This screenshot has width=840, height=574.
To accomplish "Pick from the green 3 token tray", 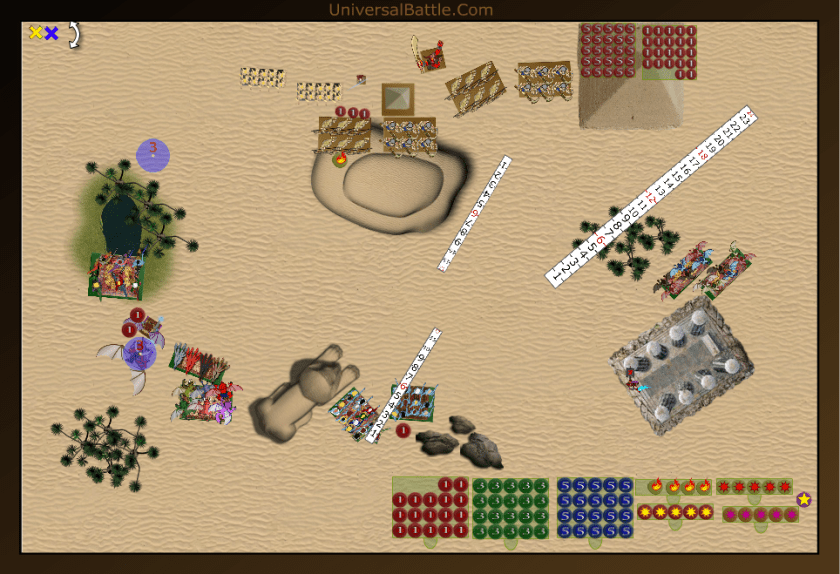I will click(510, 508).
